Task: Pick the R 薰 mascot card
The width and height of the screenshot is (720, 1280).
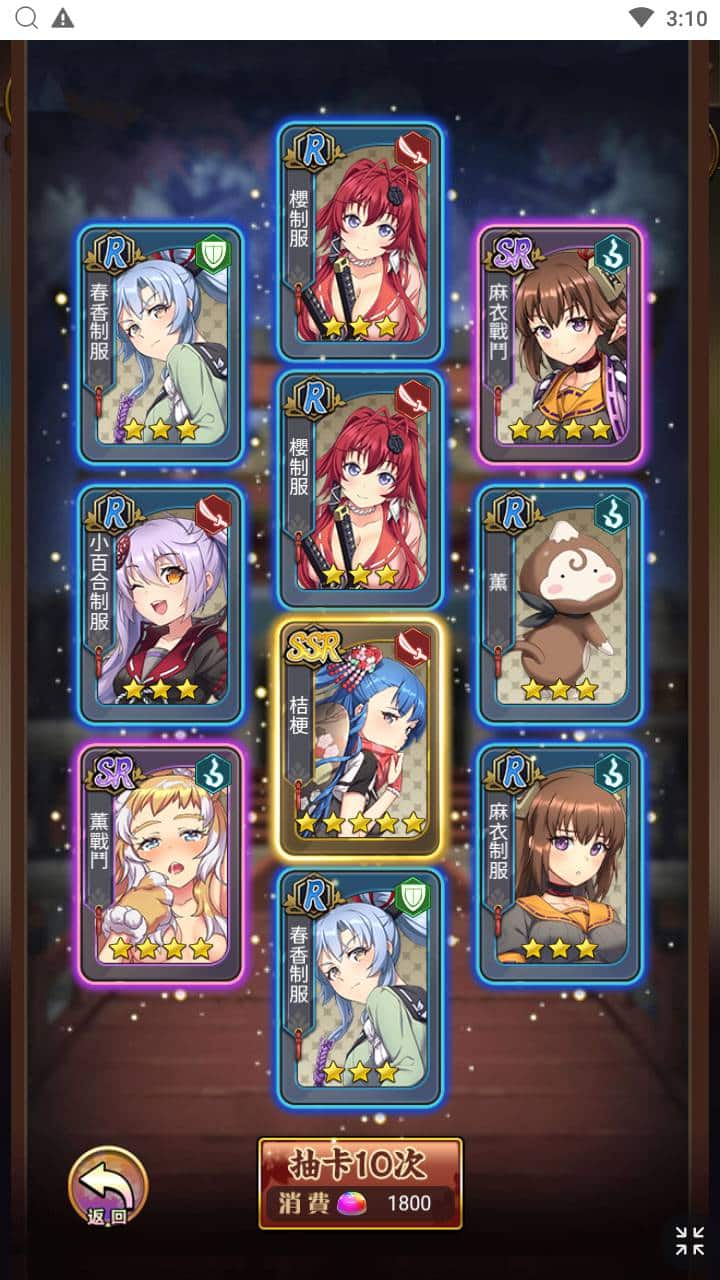Action: pyautogui.click(x=559, y=604)
